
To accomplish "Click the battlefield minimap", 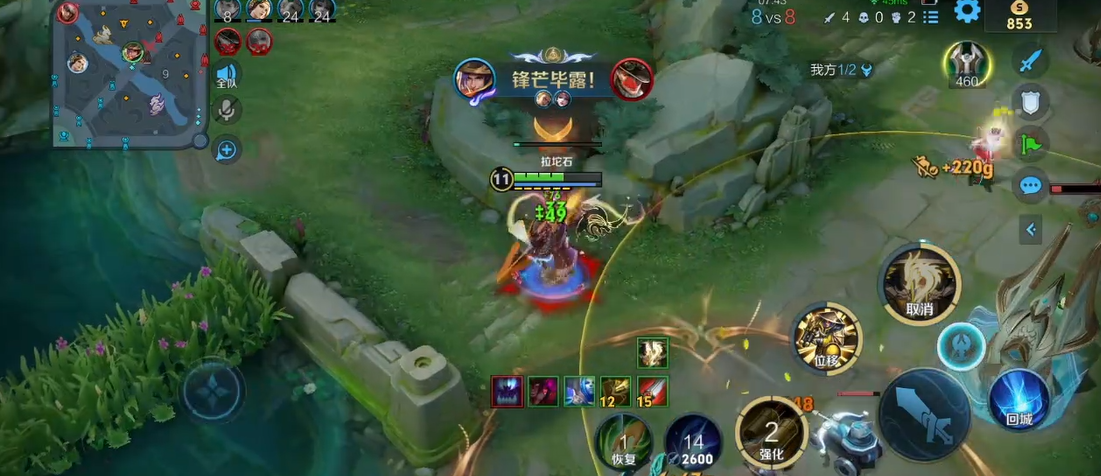I will tap(128, 73).
